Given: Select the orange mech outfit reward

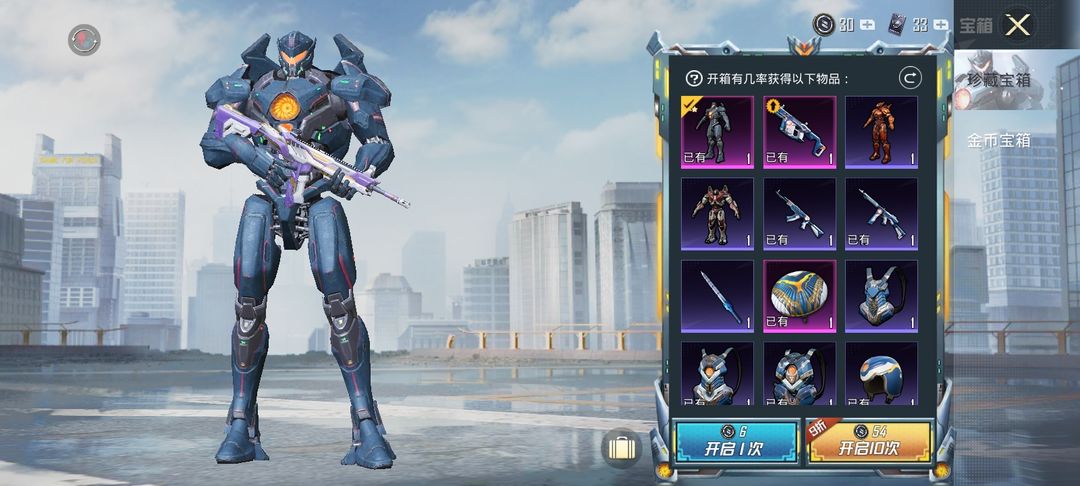Looking at the screenshot, I should pos(881,131).
